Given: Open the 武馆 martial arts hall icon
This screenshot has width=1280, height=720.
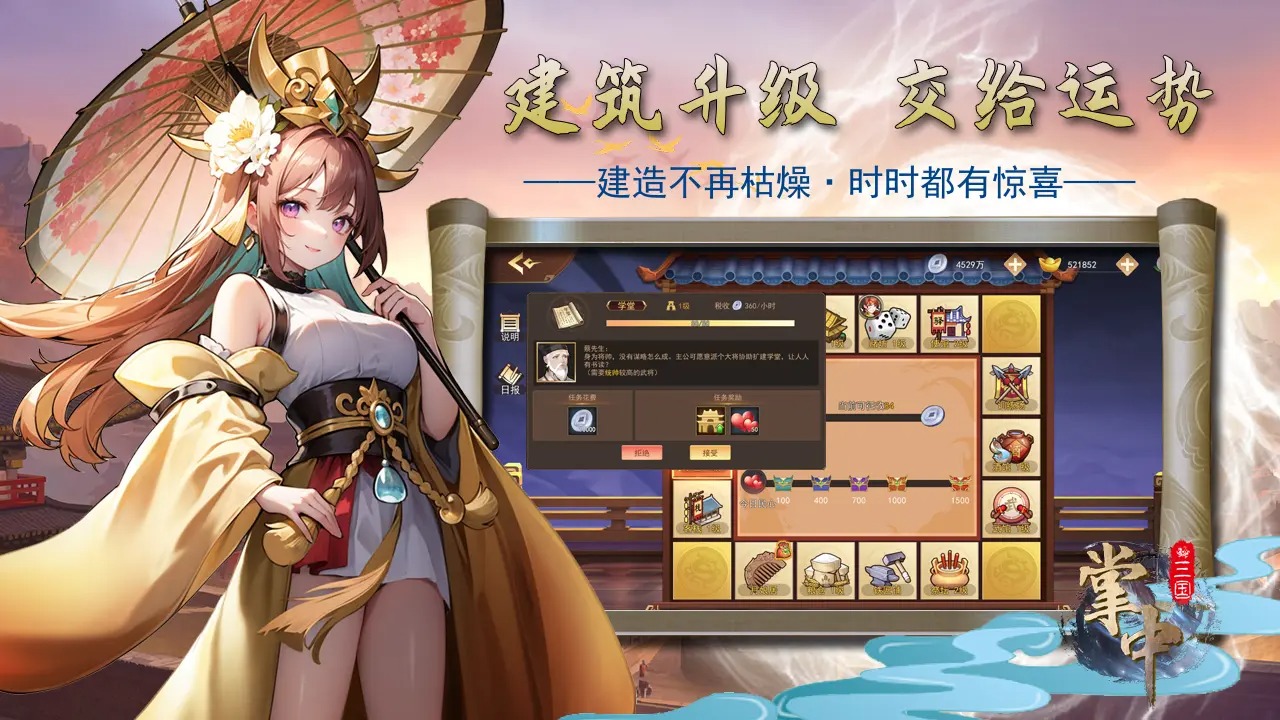Looking at the screenshot, I should click(x=1012, y=505).
